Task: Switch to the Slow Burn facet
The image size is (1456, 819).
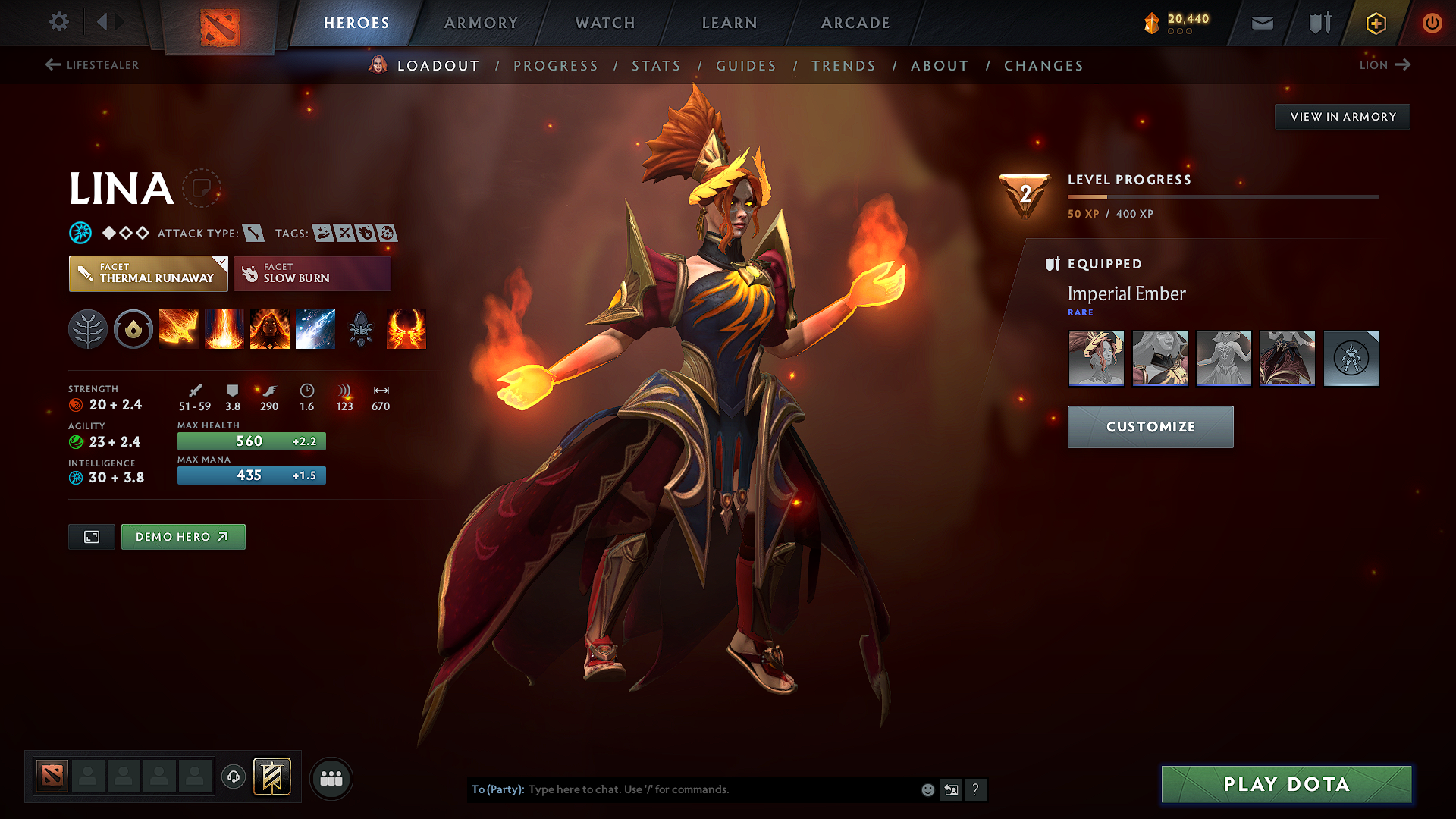Action: point(312,274)
